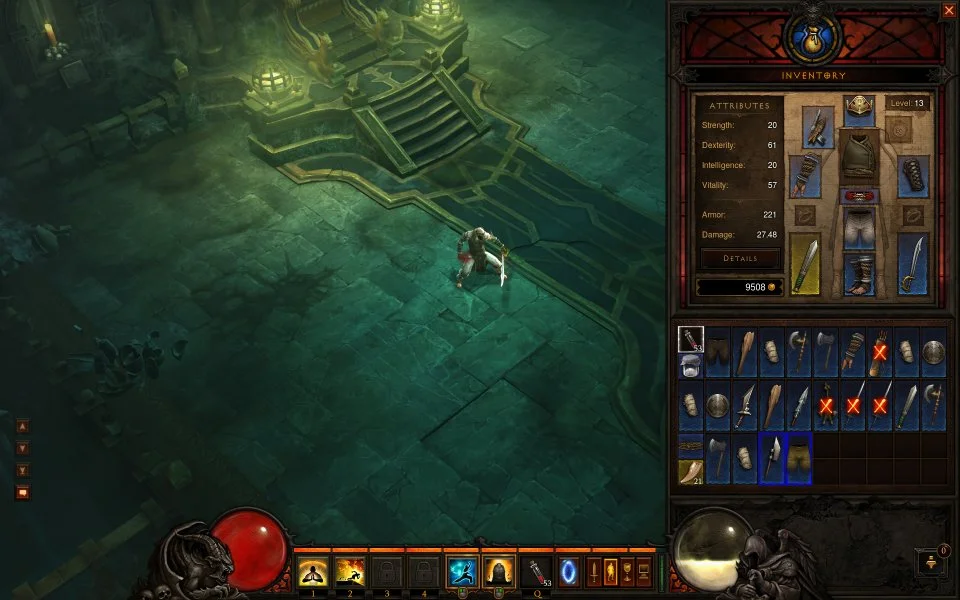Drink the health potion on the hotbar
The image size is (960, 600).
(x=537, y=572)
